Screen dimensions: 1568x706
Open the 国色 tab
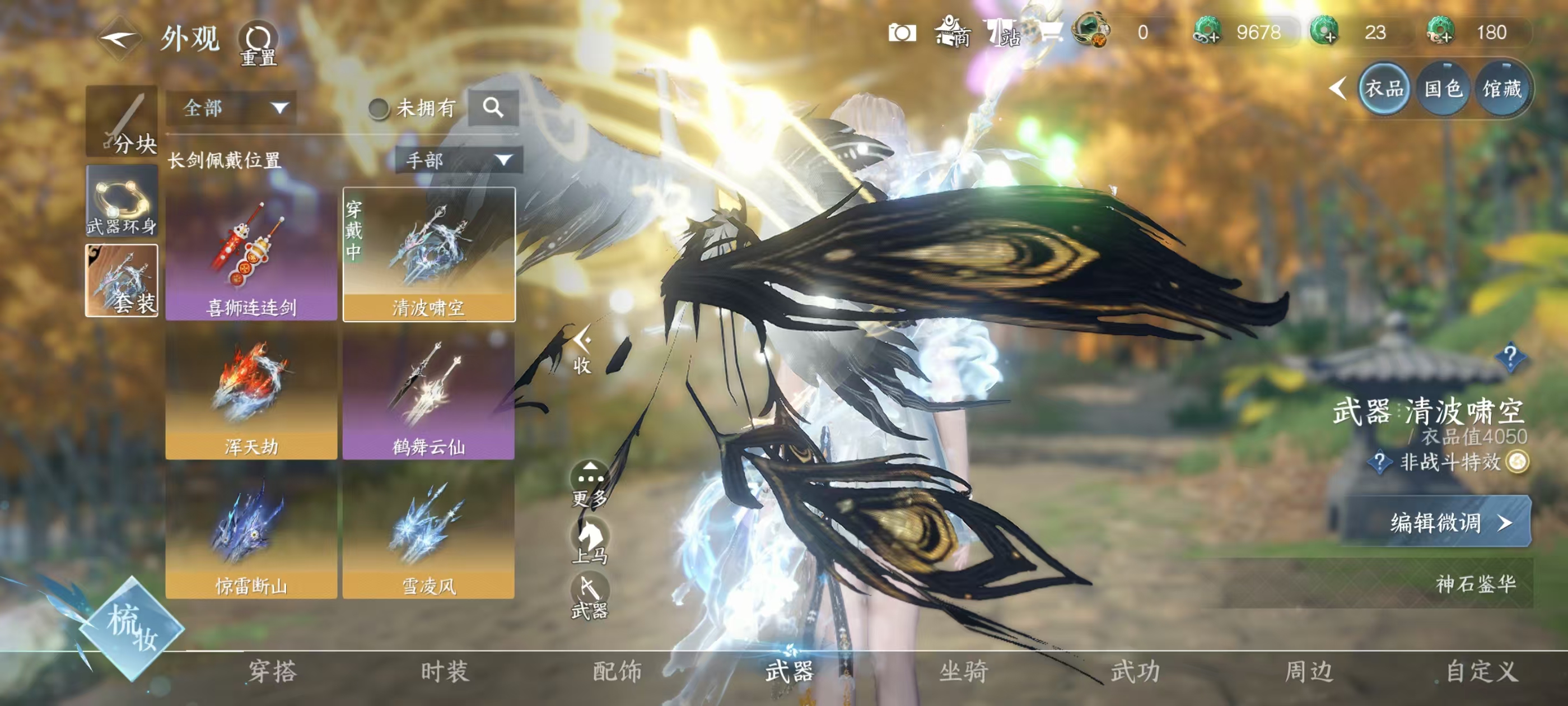pyautogui.click(x=1443, y=90)
